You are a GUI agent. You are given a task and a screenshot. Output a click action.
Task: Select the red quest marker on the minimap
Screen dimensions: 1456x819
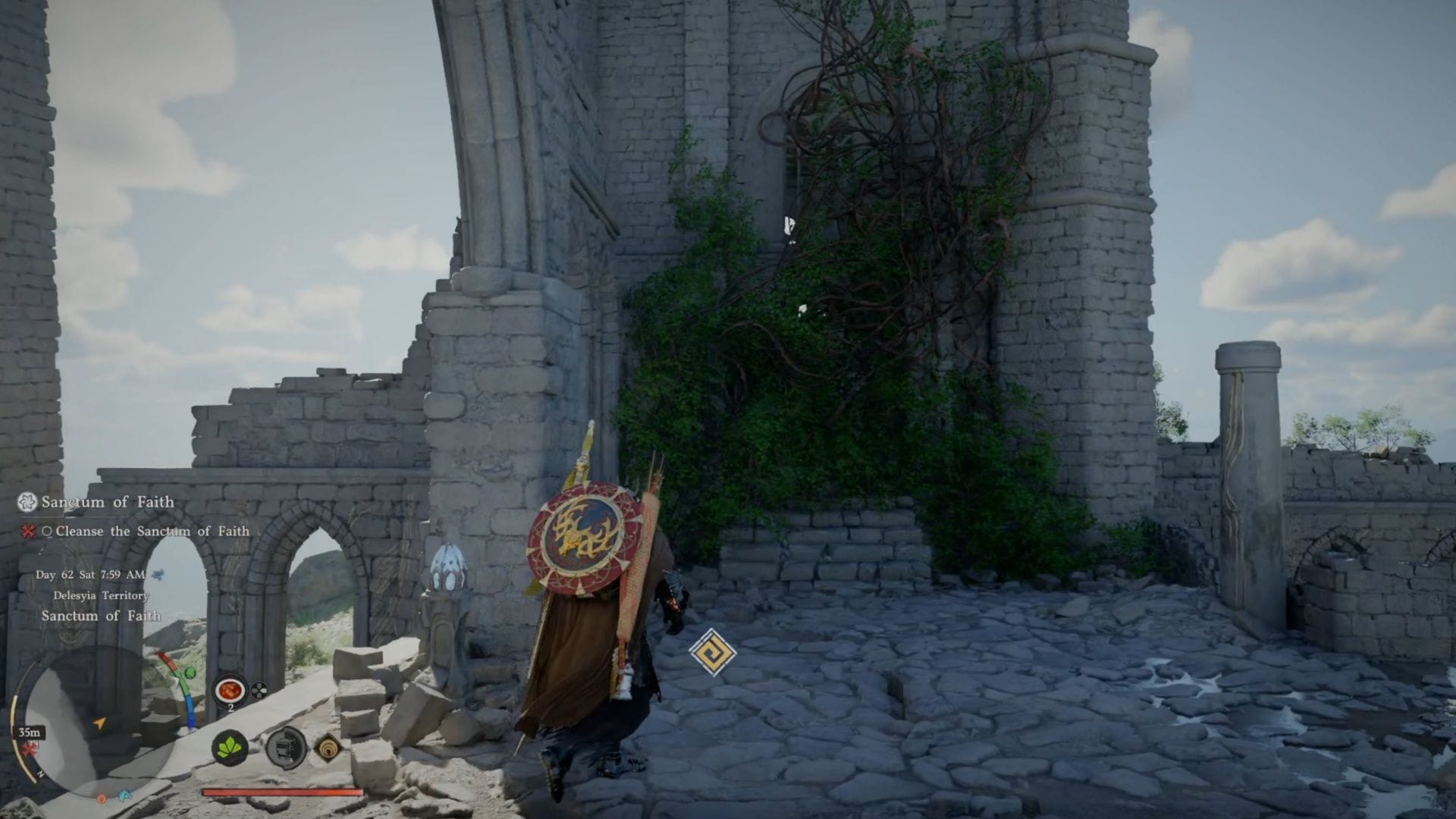pyautogui.click(x=30, y=749)
